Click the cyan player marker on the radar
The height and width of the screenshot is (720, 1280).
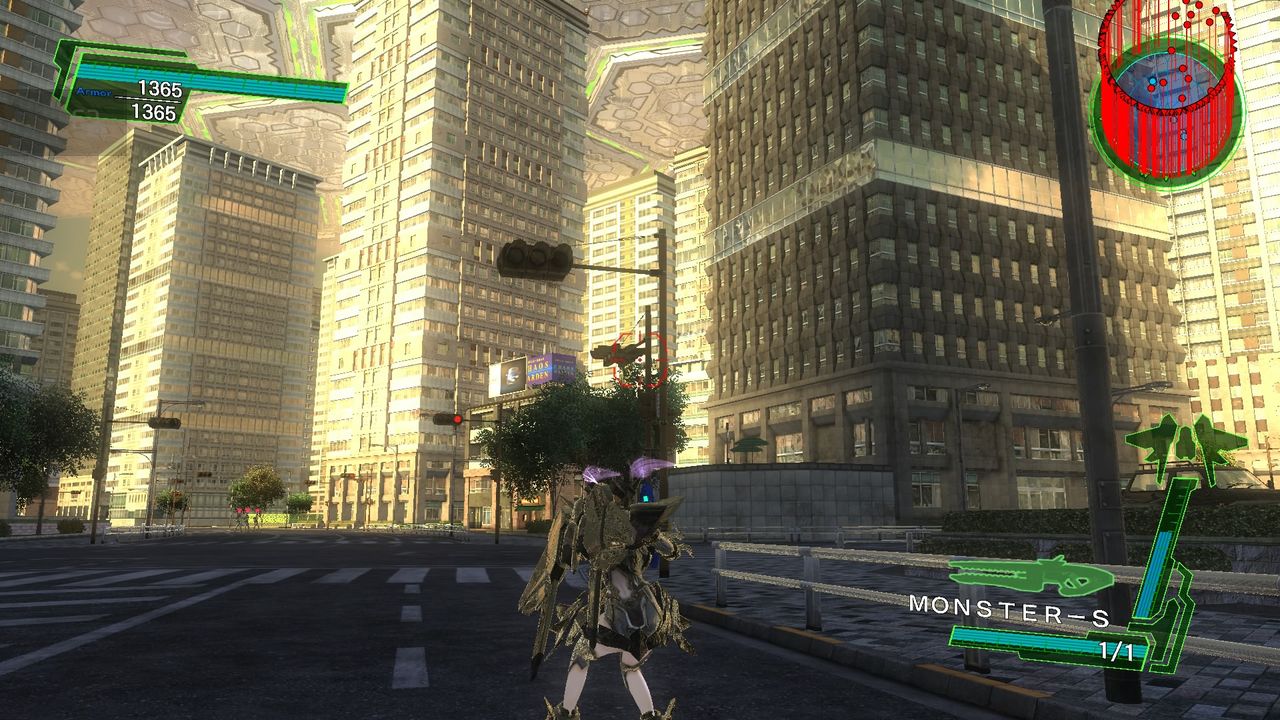pos(1154,81)
